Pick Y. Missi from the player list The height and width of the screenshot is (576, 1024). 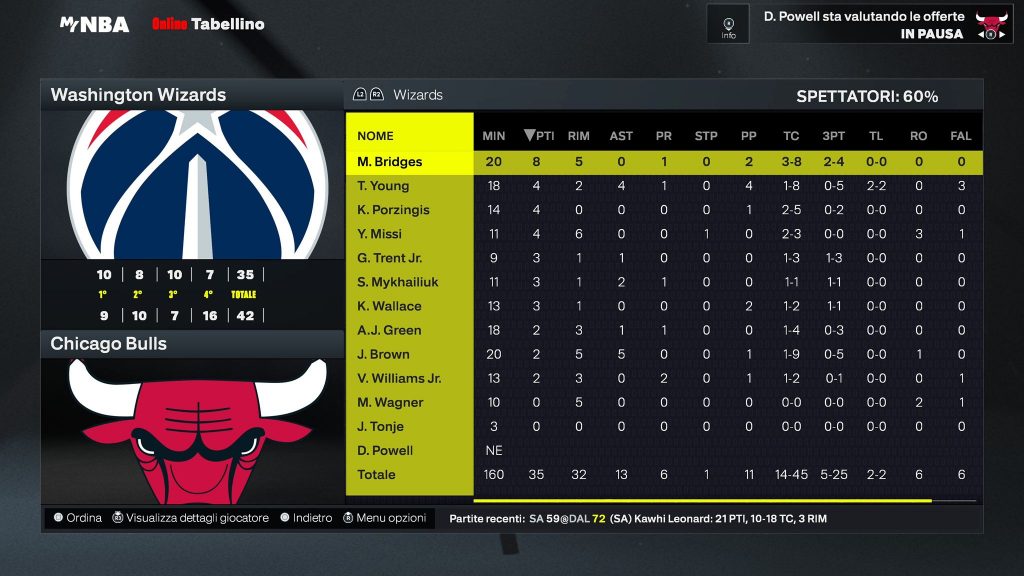(x=380, y=234)
